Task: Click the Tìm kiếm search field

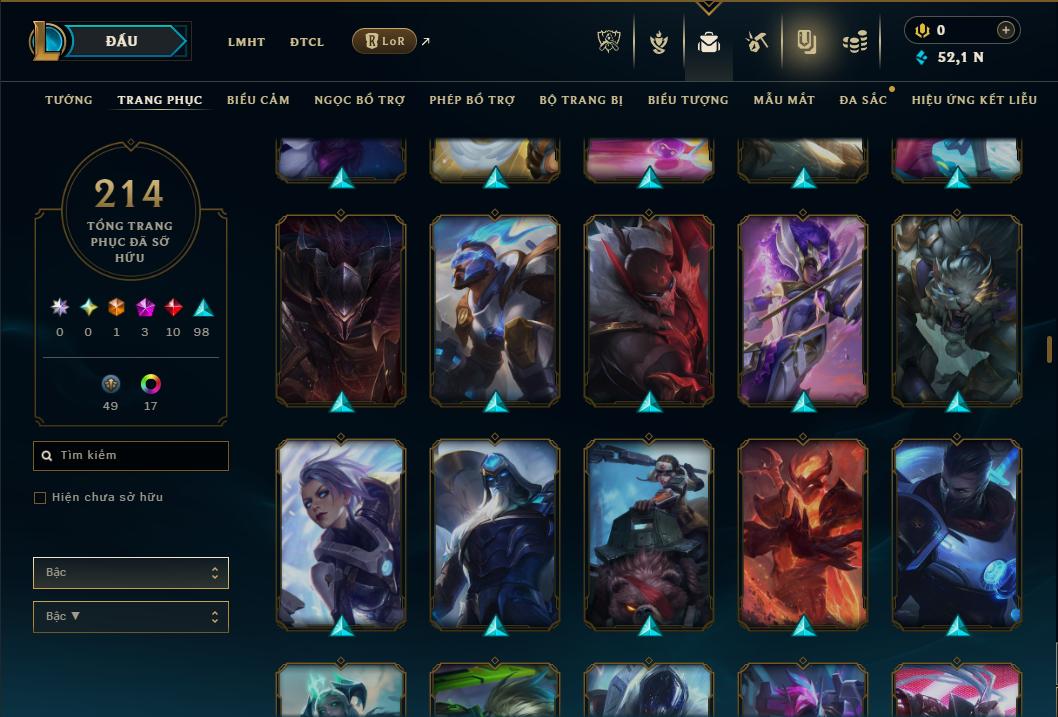Action: coord(131,456)
